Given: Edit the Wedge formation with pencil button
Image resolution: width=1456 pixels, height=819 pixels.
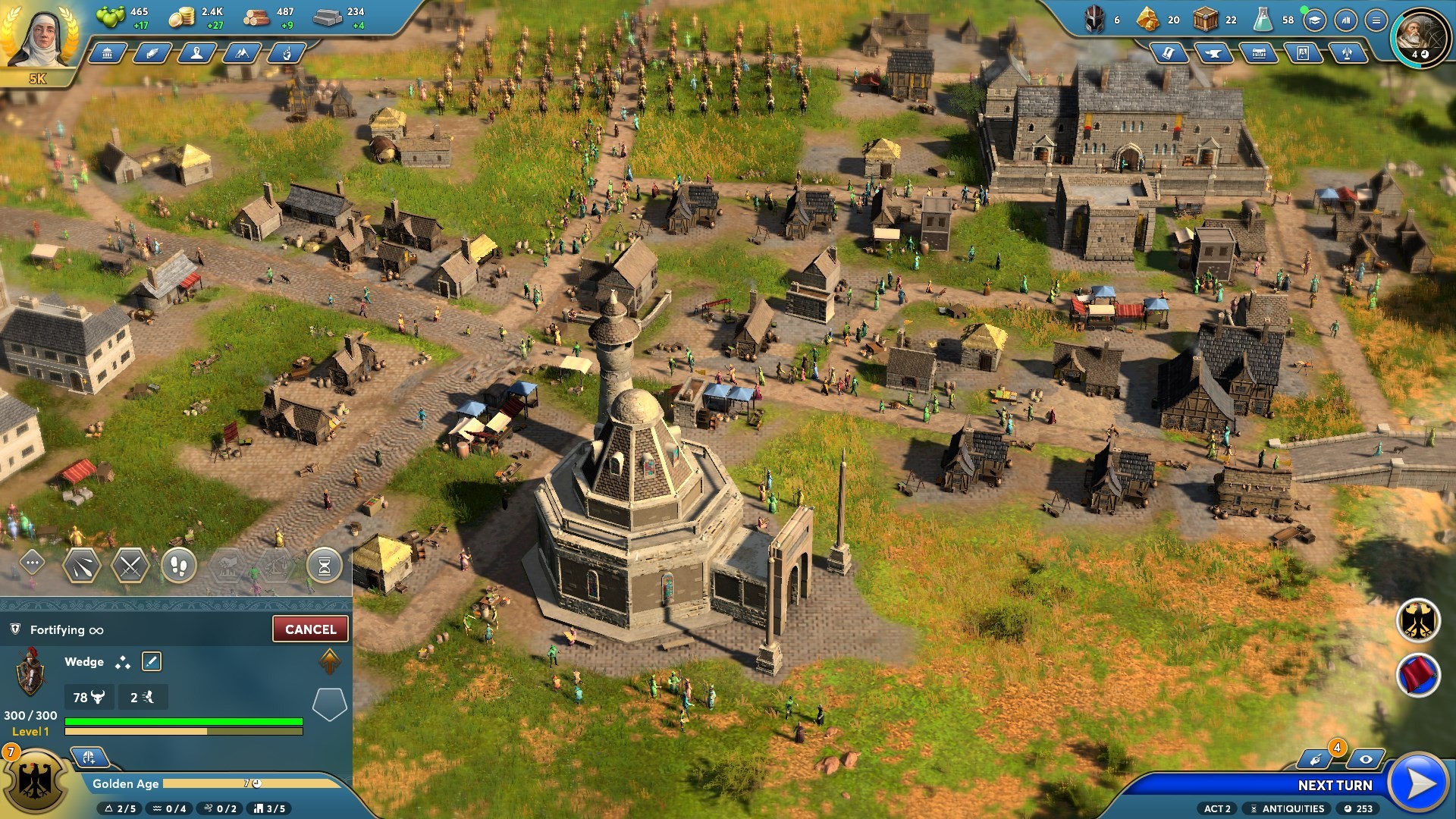Looking at the screenshot, I should tap(152, 662).
